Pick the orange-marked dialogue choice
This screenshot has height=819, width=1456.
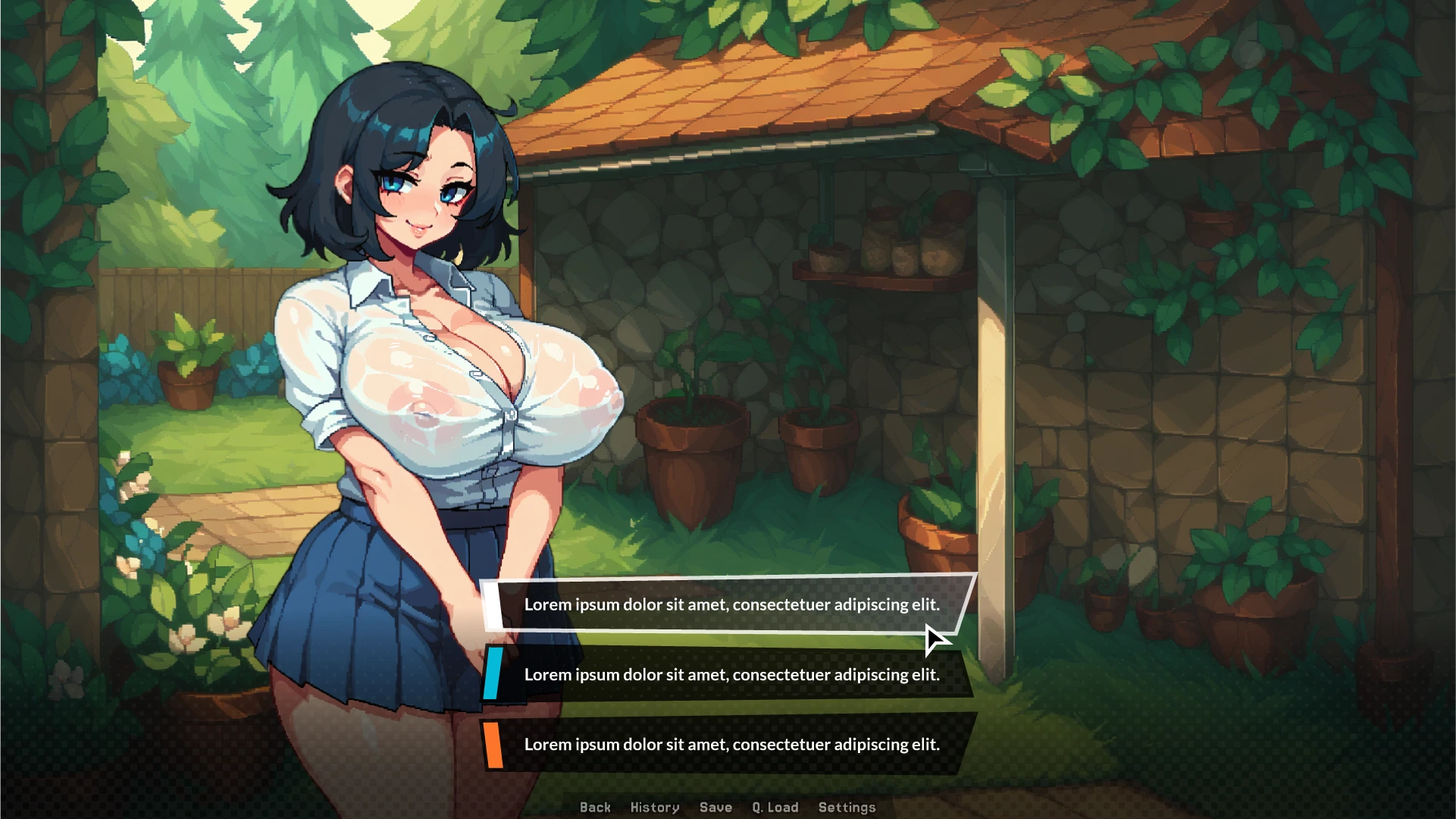[x=731, y=744]
